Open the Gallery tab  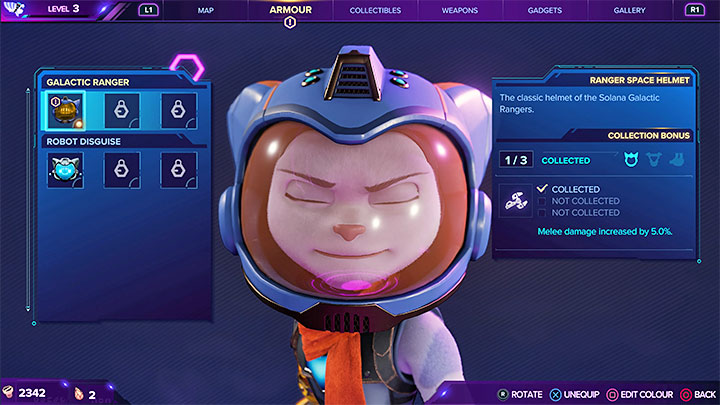pyautogui.click(x=630, y=11)
